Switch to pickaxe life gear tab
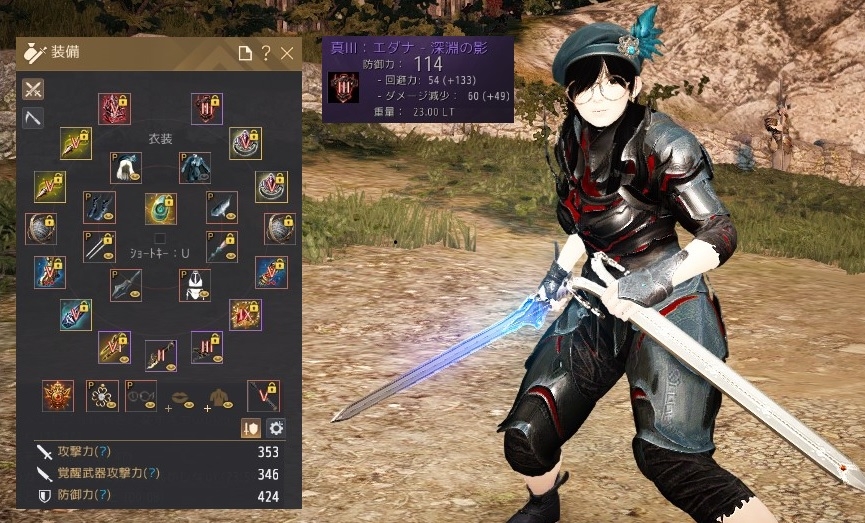The height and width of the screenshot is (523, 865). click(33, 119)
